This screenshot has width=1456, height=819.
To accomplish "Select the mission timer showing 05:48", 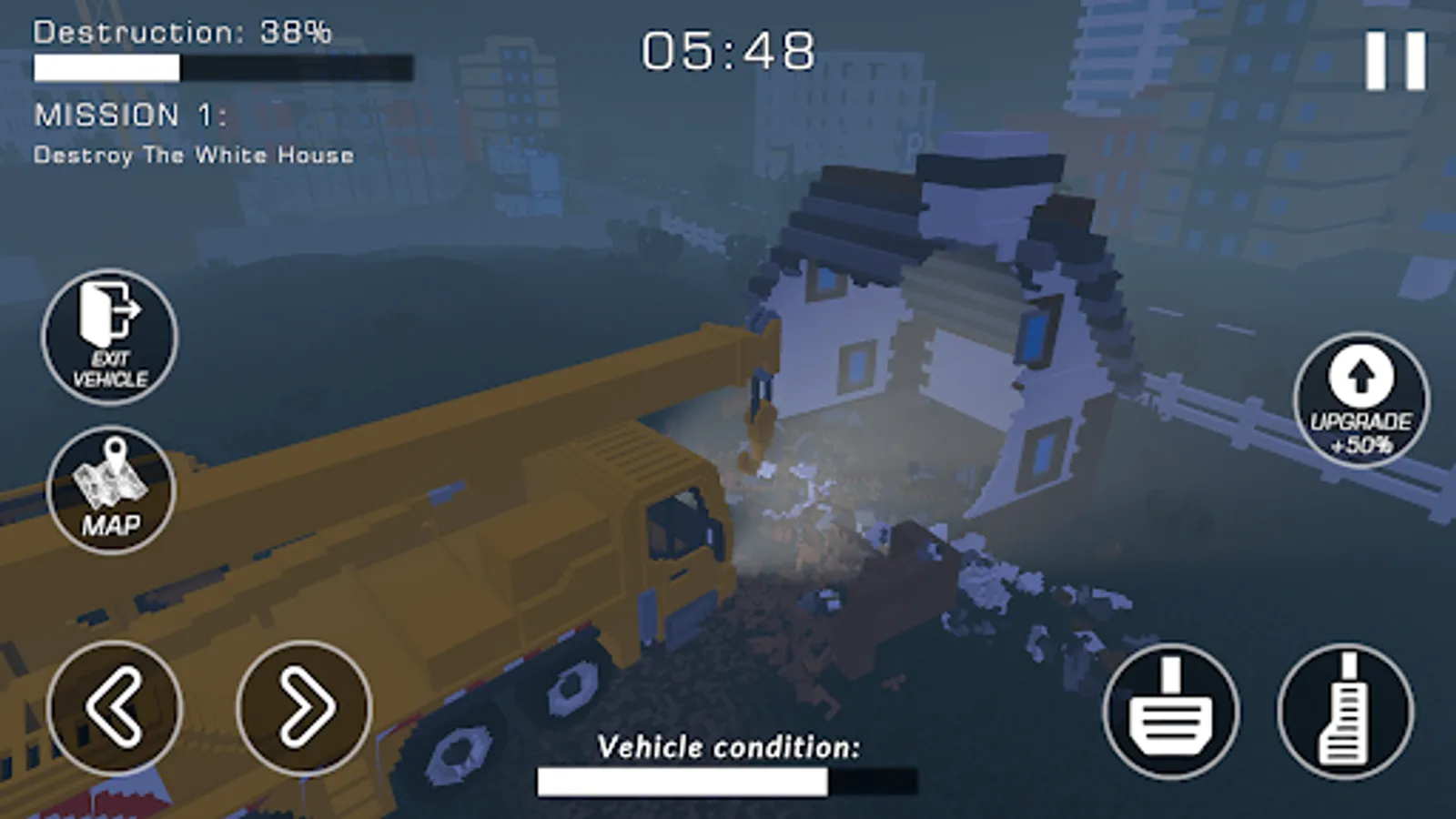I will pos(726,52).
